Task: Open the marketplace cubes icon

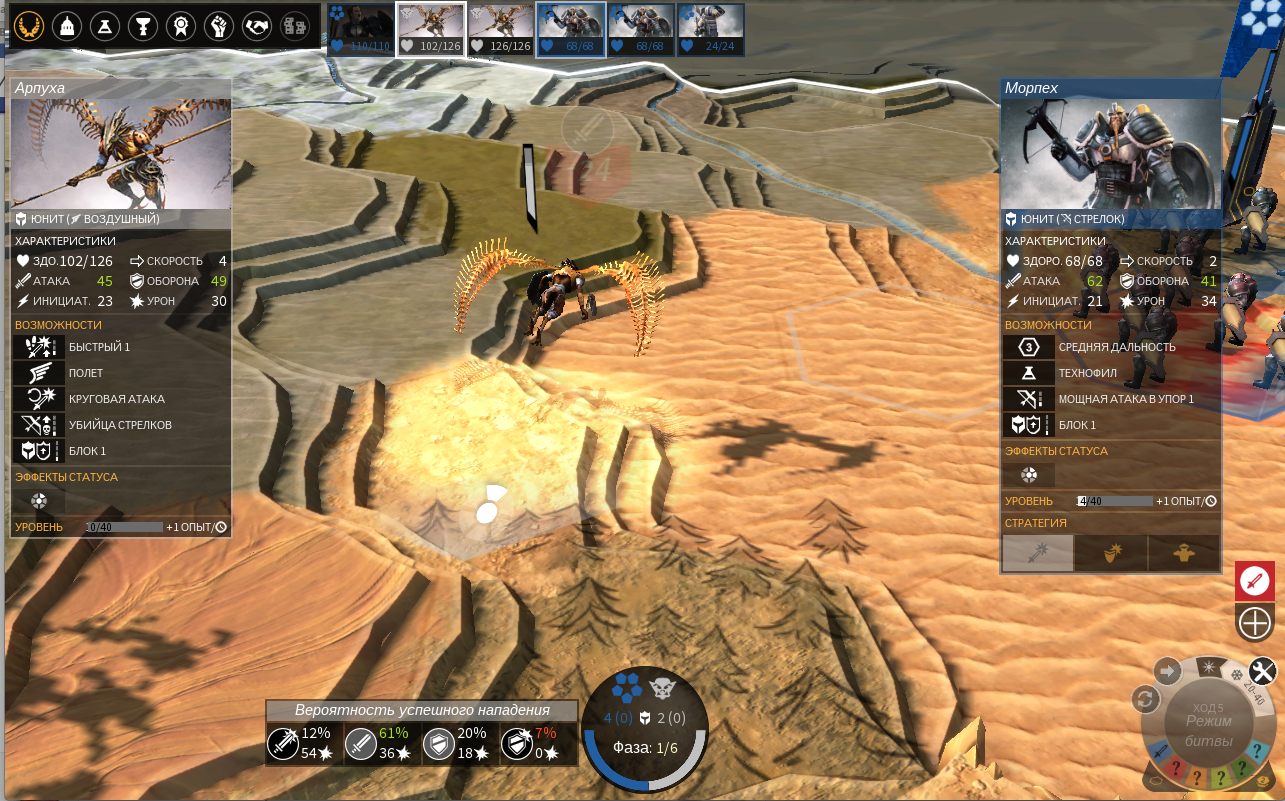Action: (295, 25)
